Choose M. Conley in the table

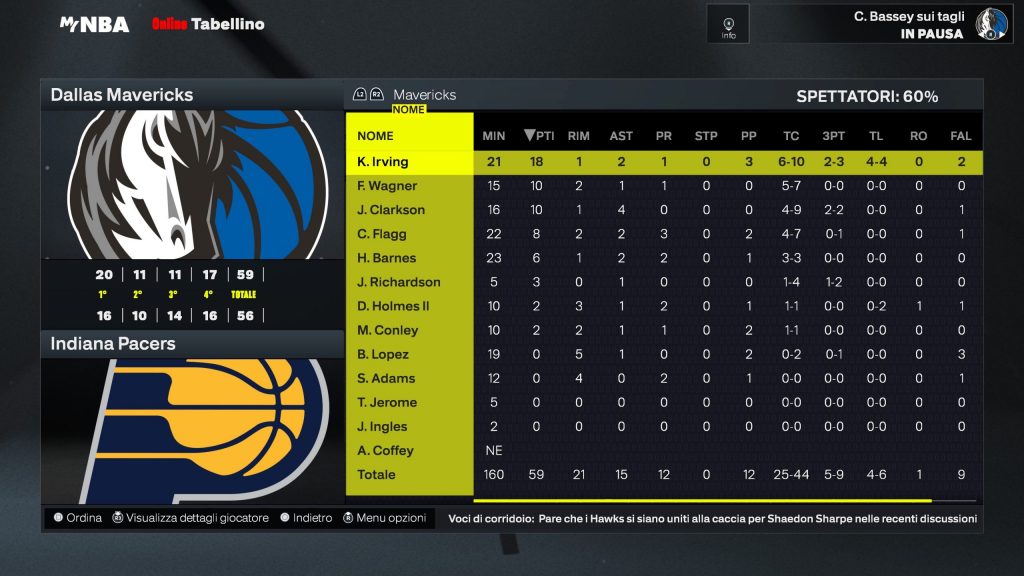(x=388, y=330)
